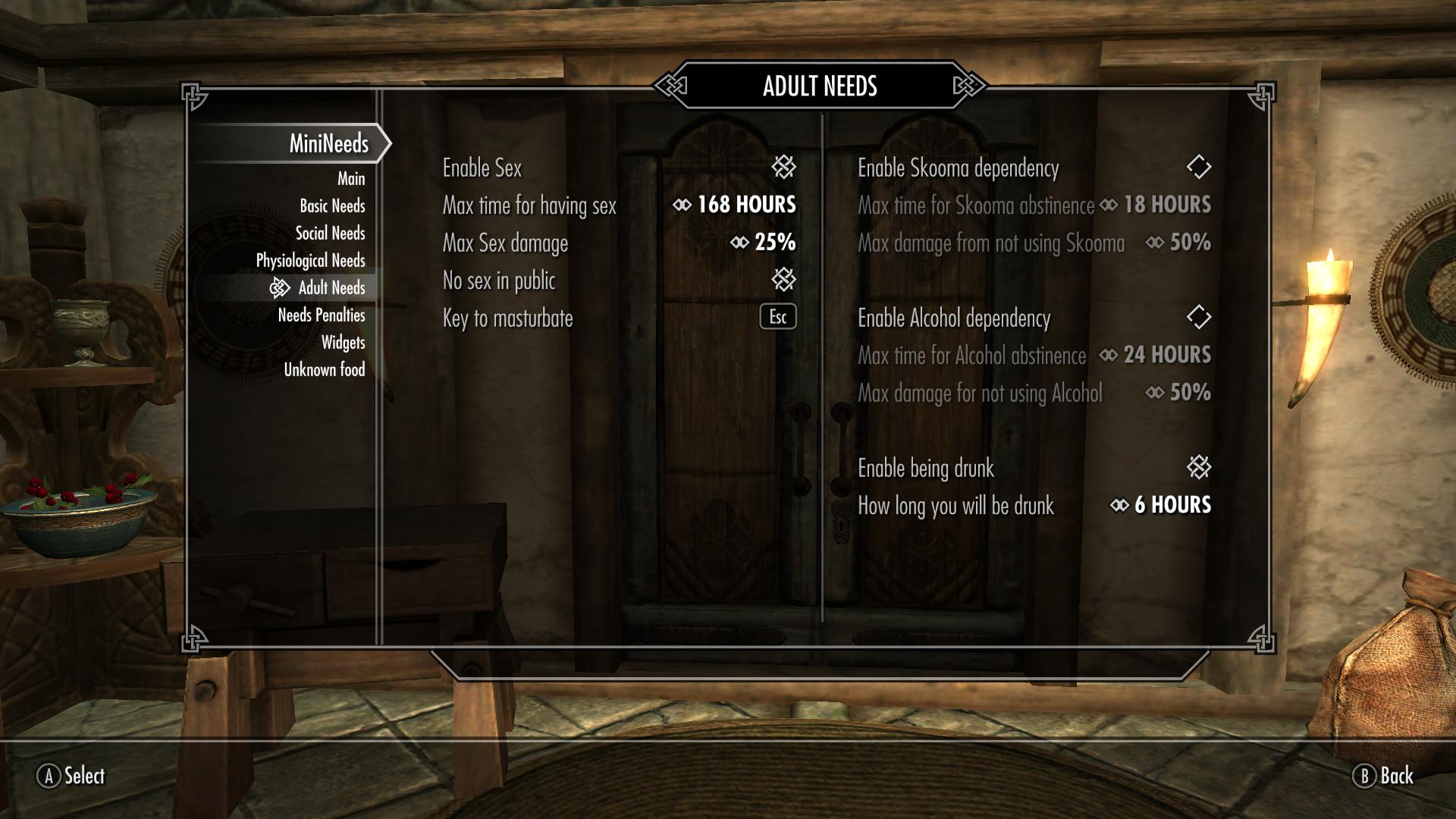Toggle the No sex in public option
The height and width of the screenshot is (819, 1456).
click(x=783, y=280)
